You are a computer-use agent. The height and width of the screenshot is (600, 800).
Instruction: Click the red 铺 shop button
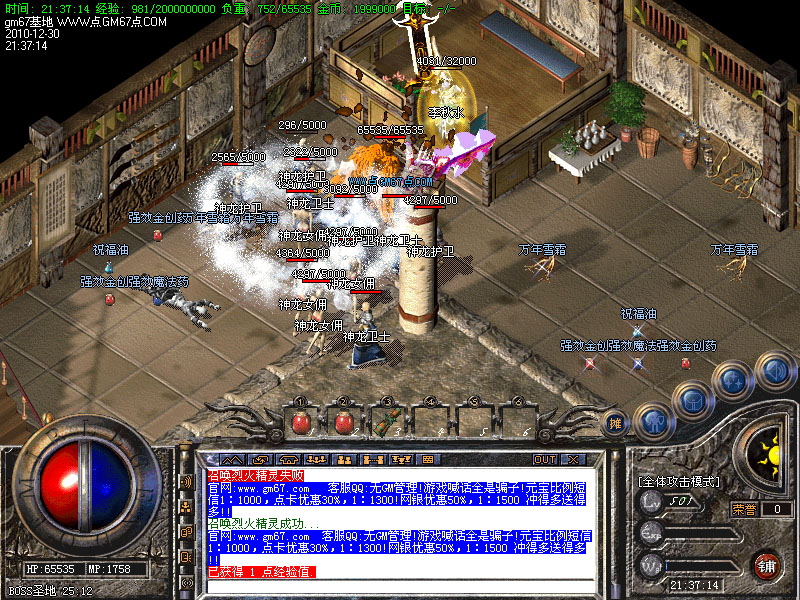(x=767, y=565)
